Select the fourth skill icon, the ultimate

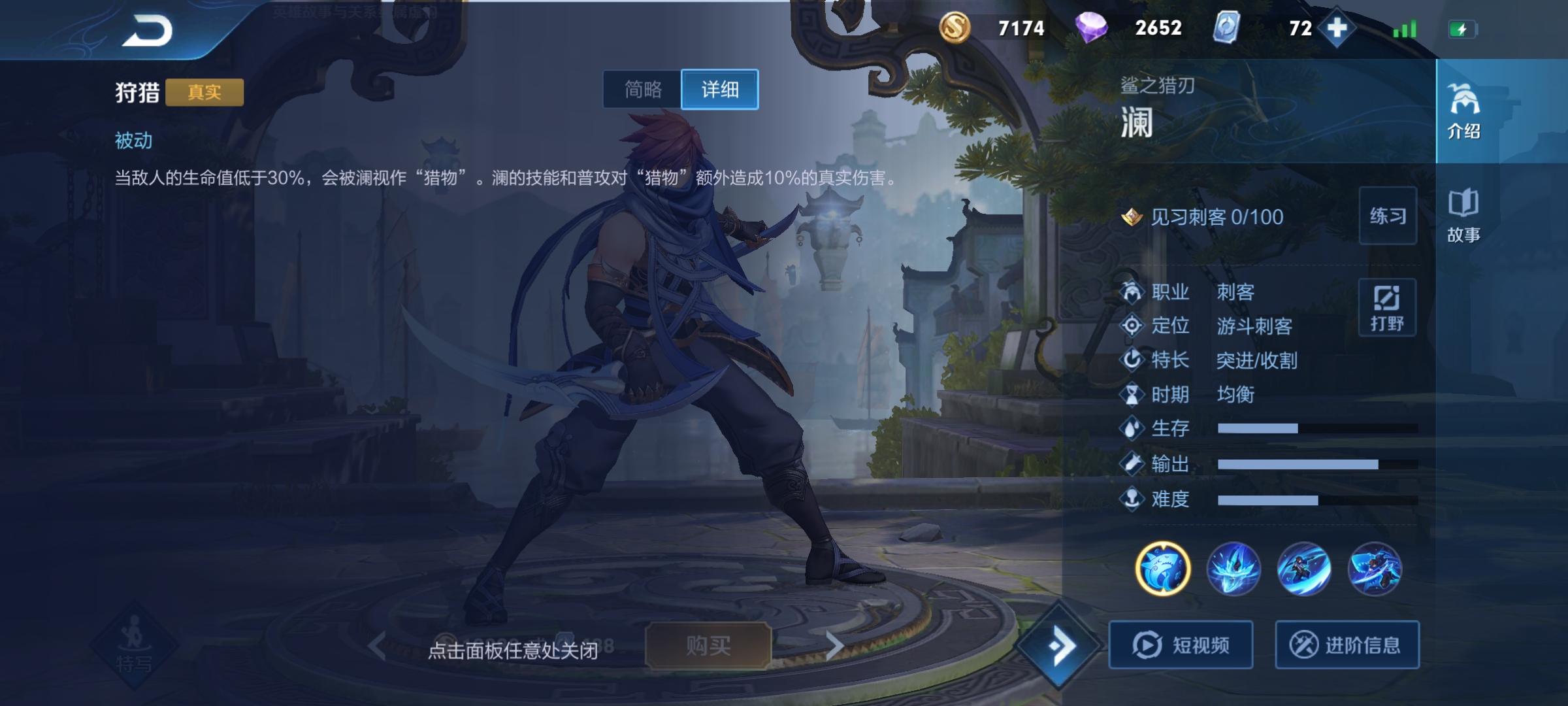pos(1375,569)
